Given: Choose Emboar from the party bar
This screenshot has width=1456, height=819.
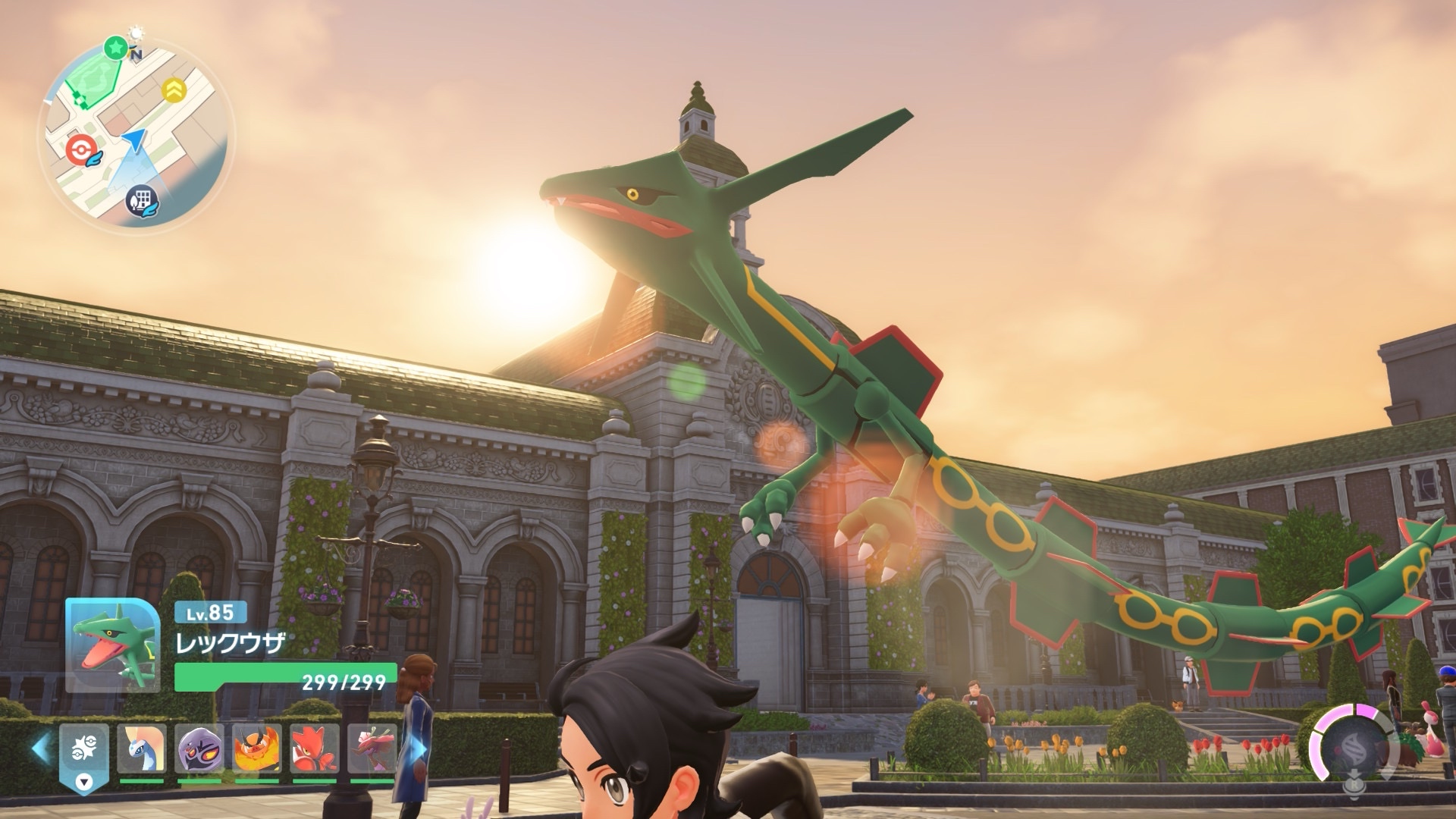Looking at the screenshot, I should pyautogui.click(x=257, y=749).
